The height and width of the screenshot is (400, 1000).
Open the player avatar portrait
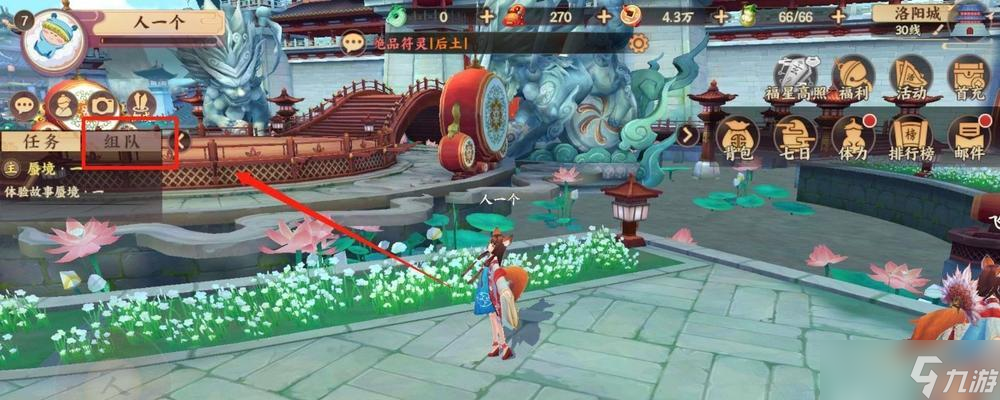[50, 41]
